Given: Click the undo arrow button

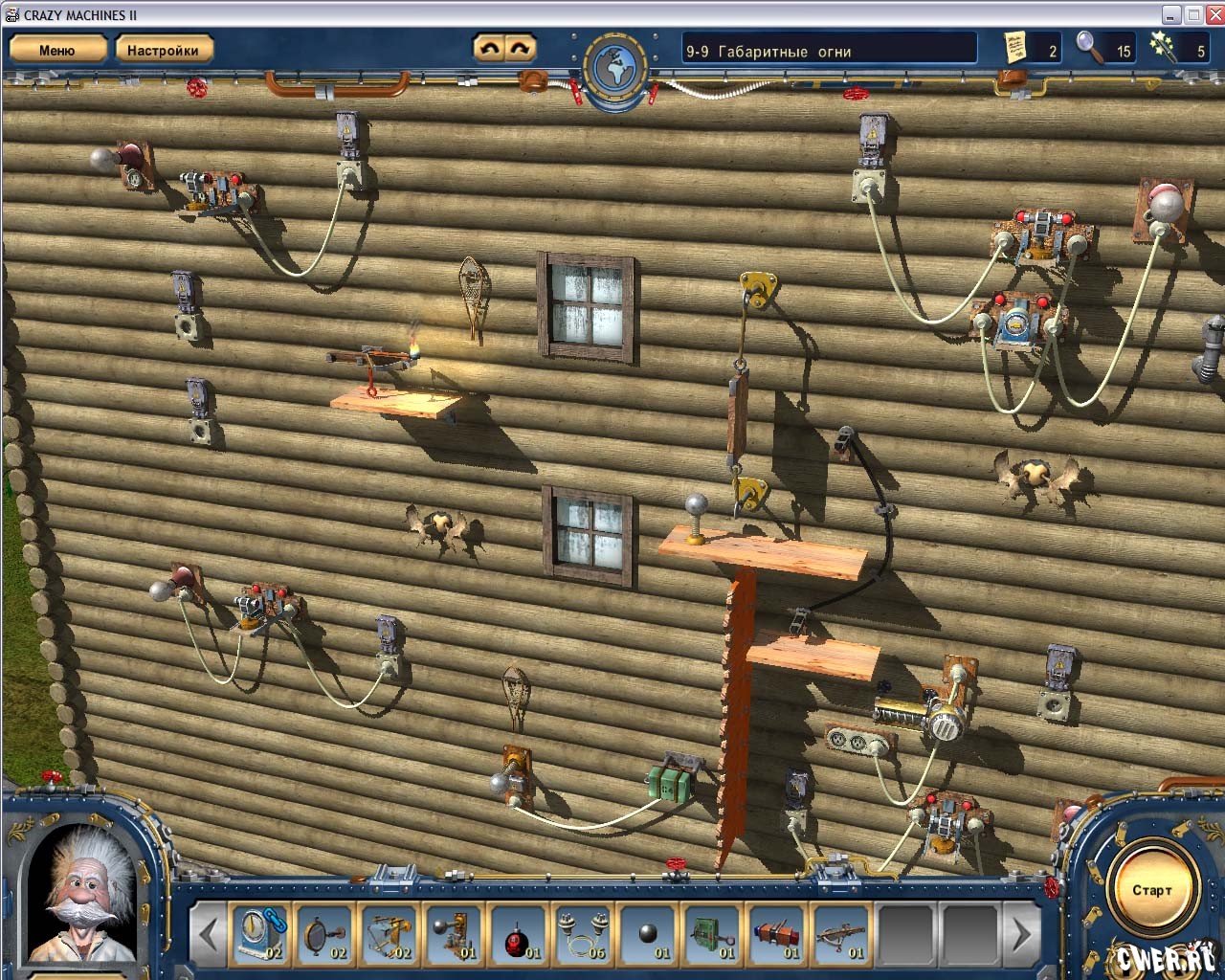Looking at the screenshot, I should [x=489, y=48].
